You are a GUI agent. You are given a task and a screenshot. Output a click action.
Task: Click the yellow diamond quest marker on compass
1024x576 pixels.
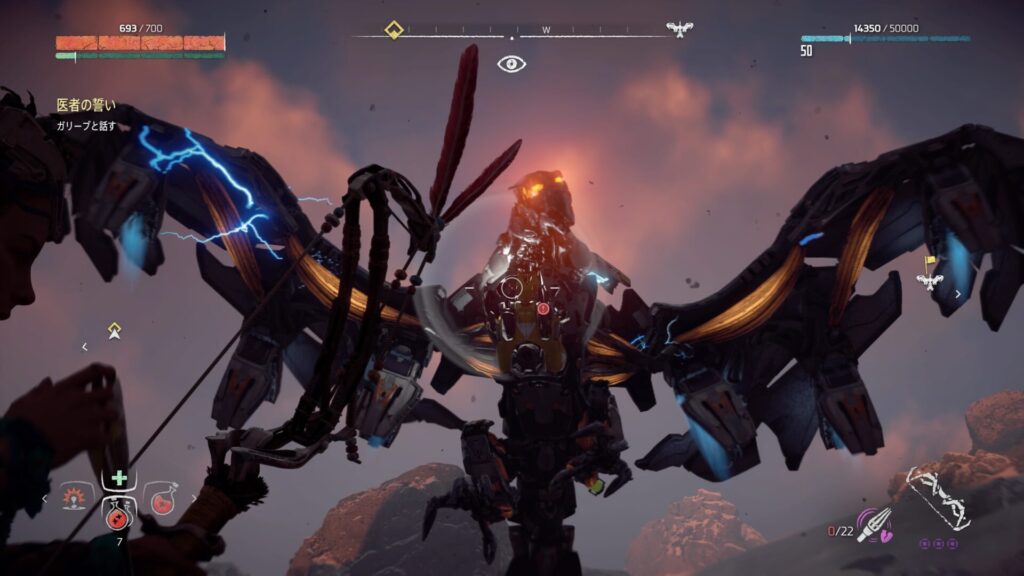(x=394, y=30)
